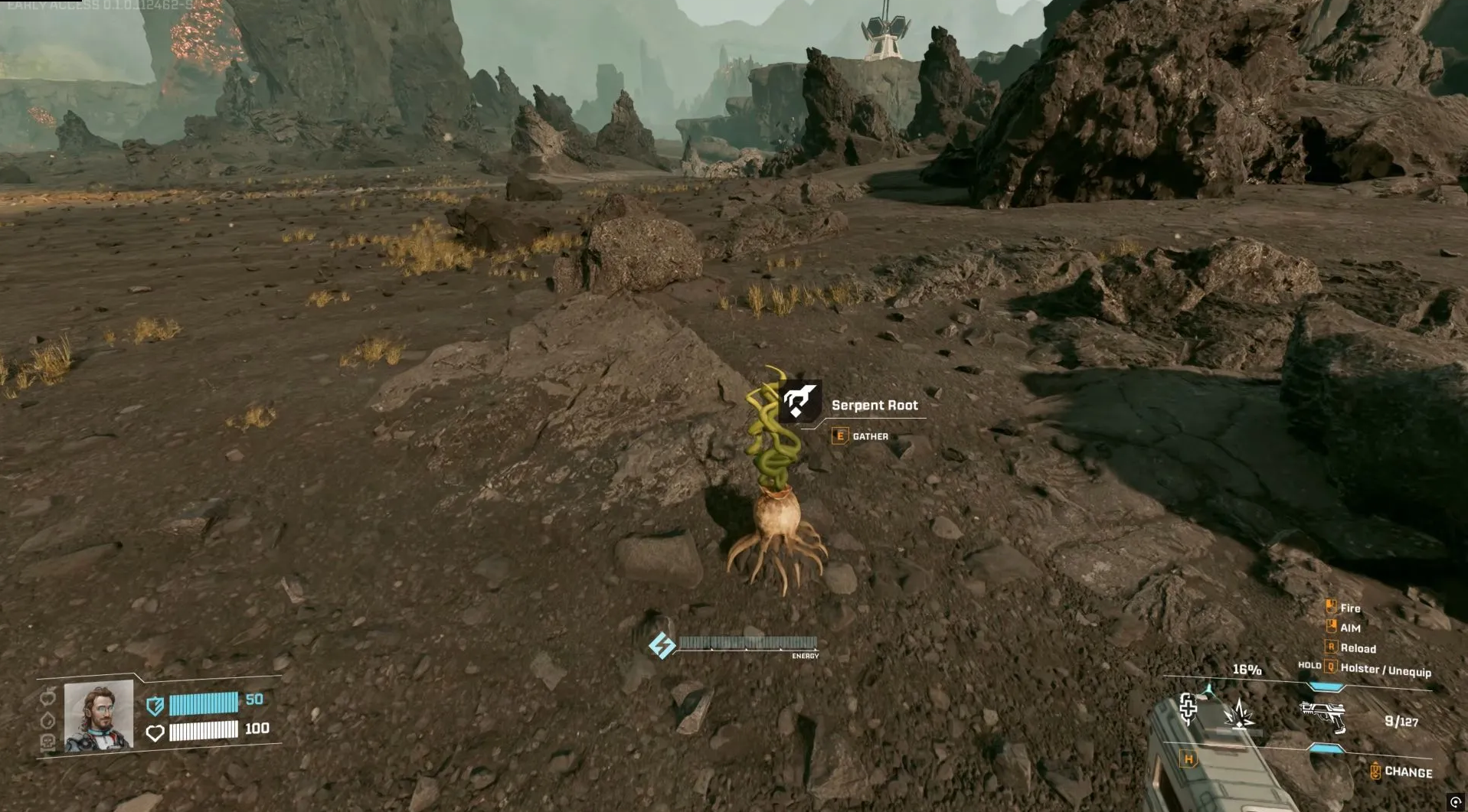This screenshot has width=1468, height=812.
Task: Click the water drop thirst status icon
Action: [48, 720]
